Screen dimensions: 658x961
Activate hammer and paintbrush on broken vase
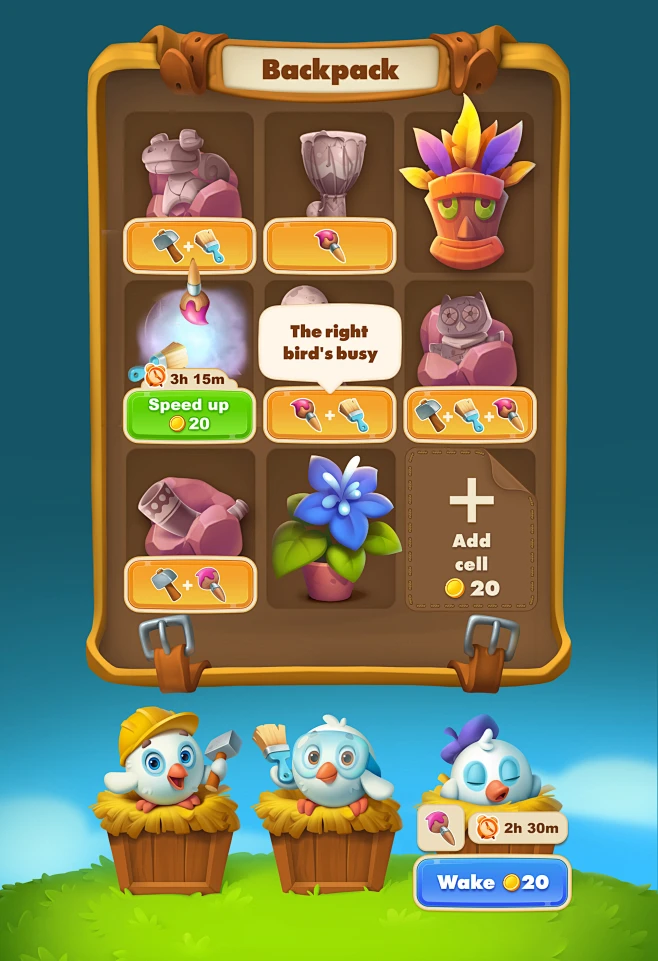tap(189, 584)
